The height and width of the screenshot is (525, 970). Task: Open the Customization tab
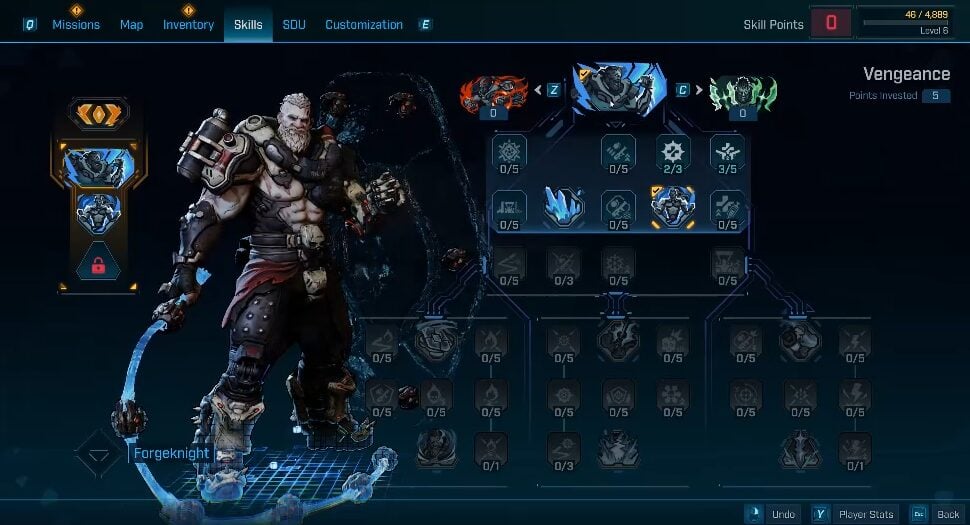pos(364,24)
